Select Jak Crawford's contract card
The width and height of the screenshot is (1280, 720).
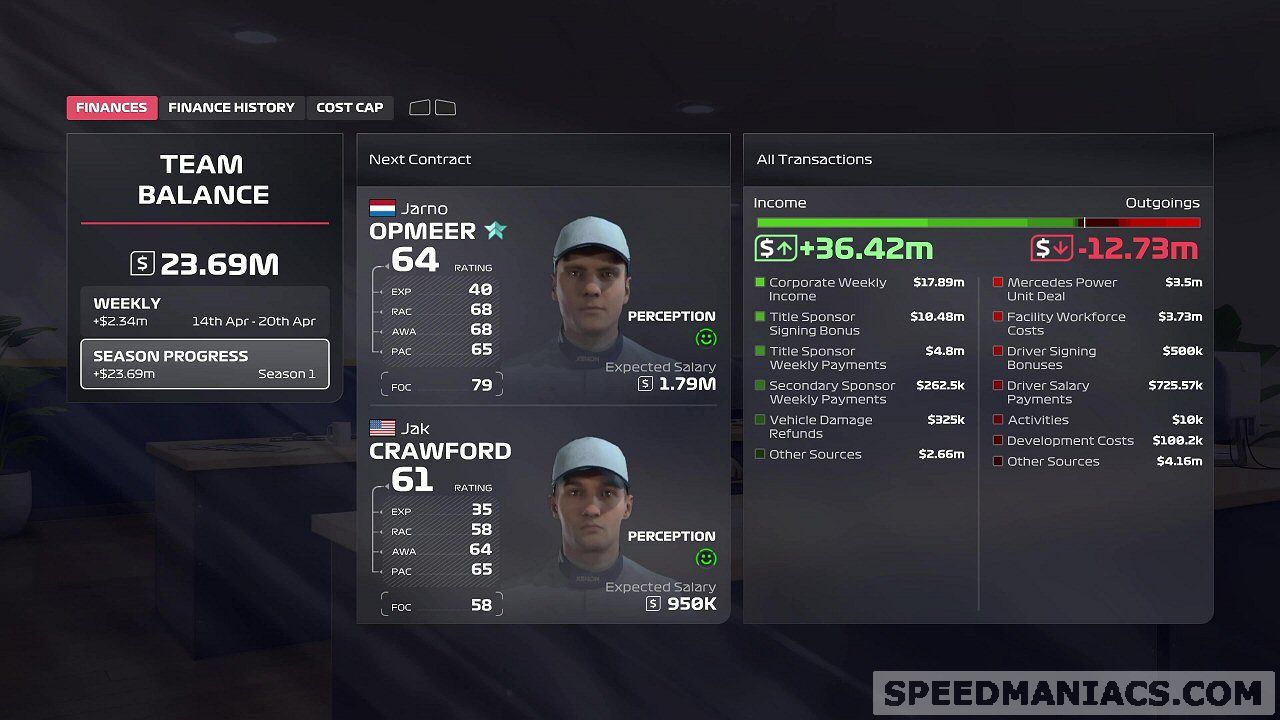click(543, 516)
